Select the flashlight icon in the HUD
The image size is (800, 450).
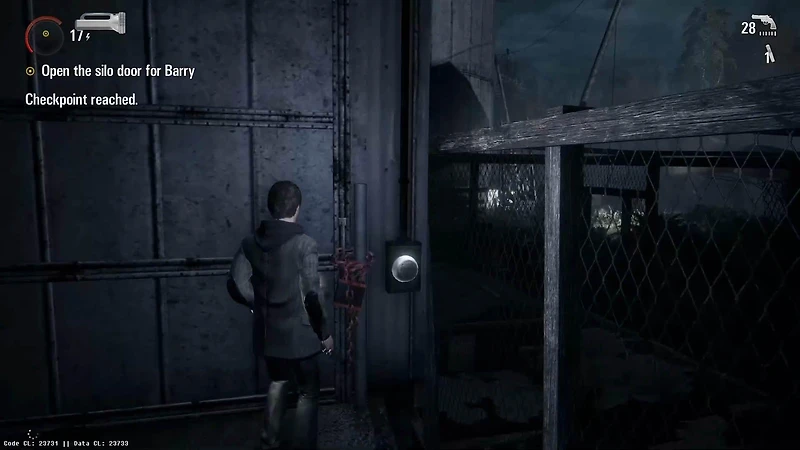[98, 22]
